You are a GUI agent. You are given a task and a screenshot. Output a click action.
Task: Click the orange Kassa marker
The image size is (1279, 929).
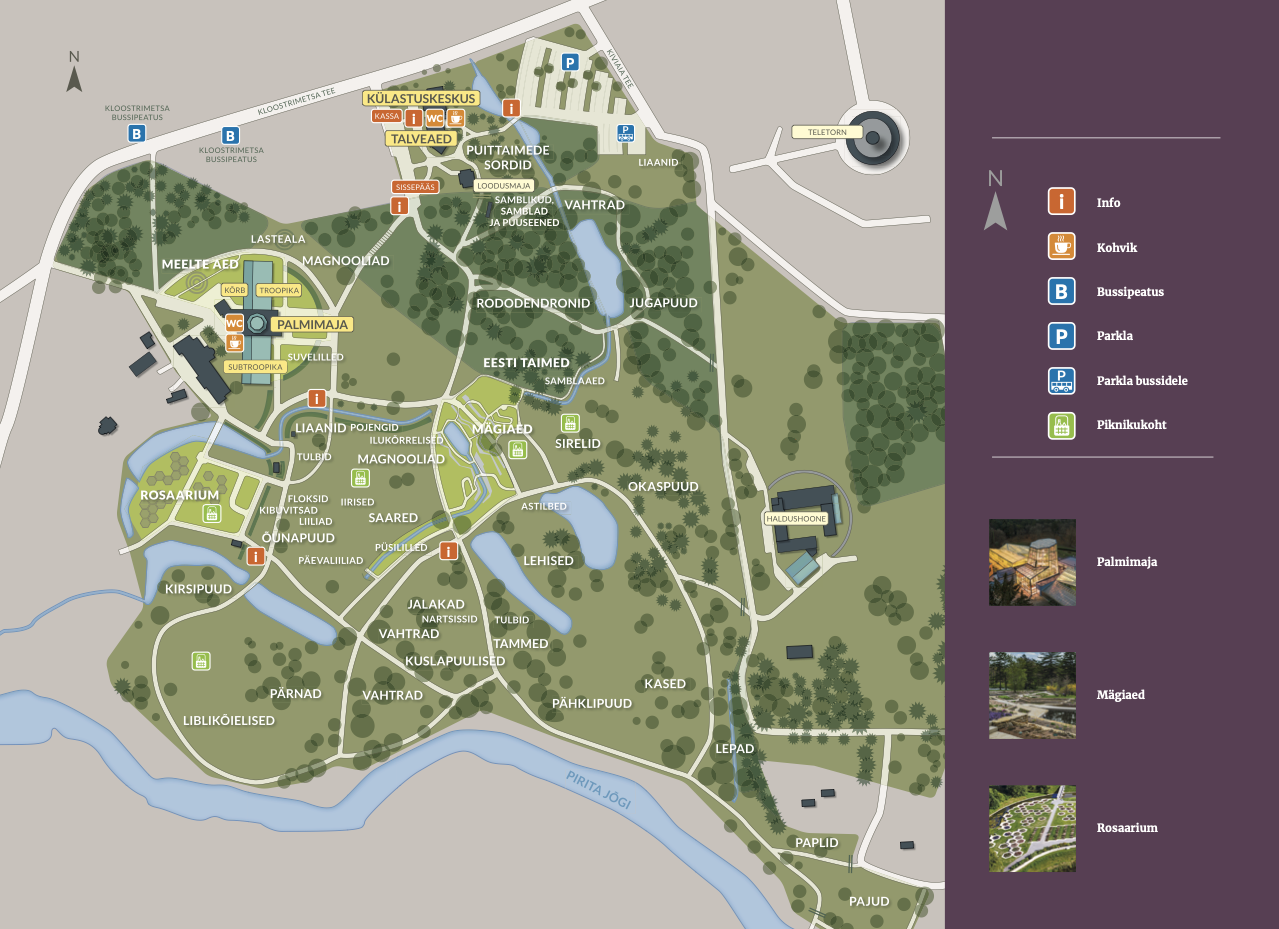[387, 116]
